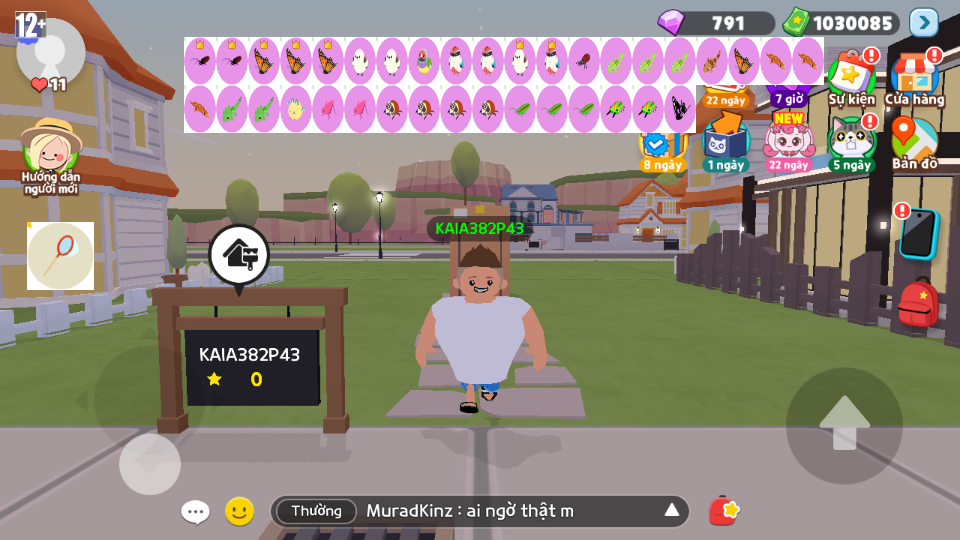Tap the jump arrow button
960x540 pixels.
(x=844, y=425)
